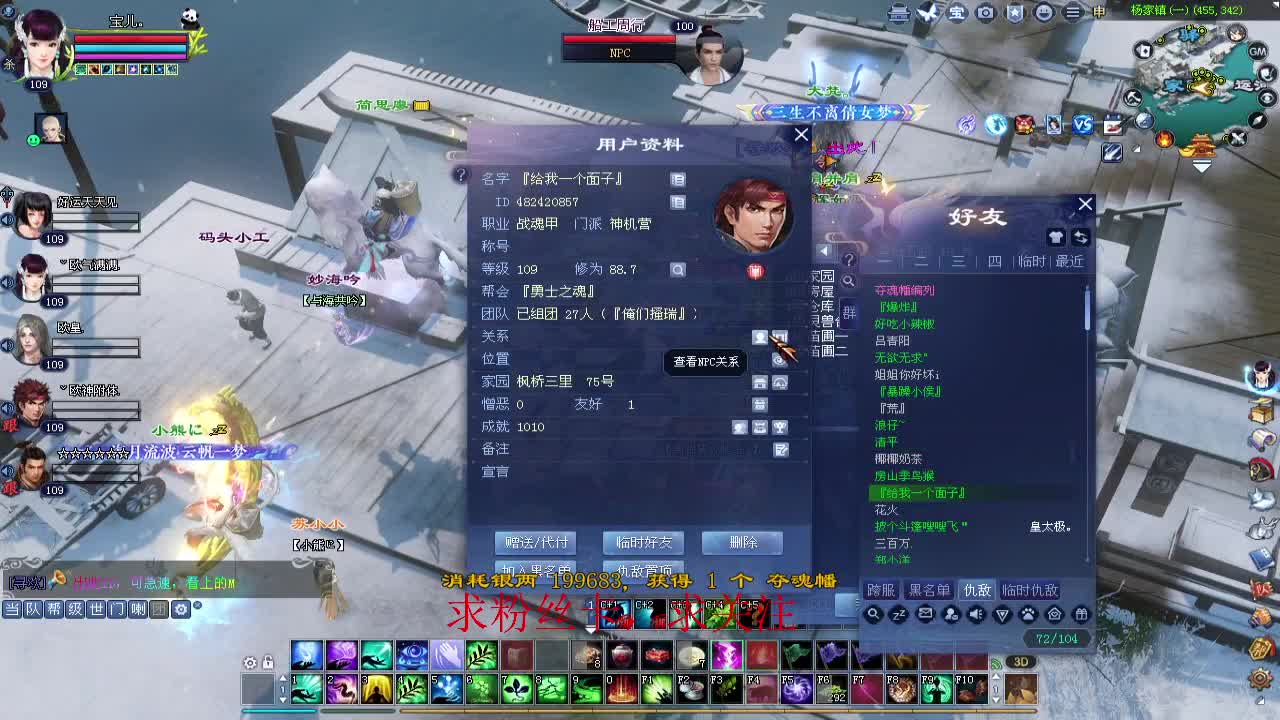
Task: Click the refresh arrows icon at the friends panel top
Action: (x=1082, y=237)
